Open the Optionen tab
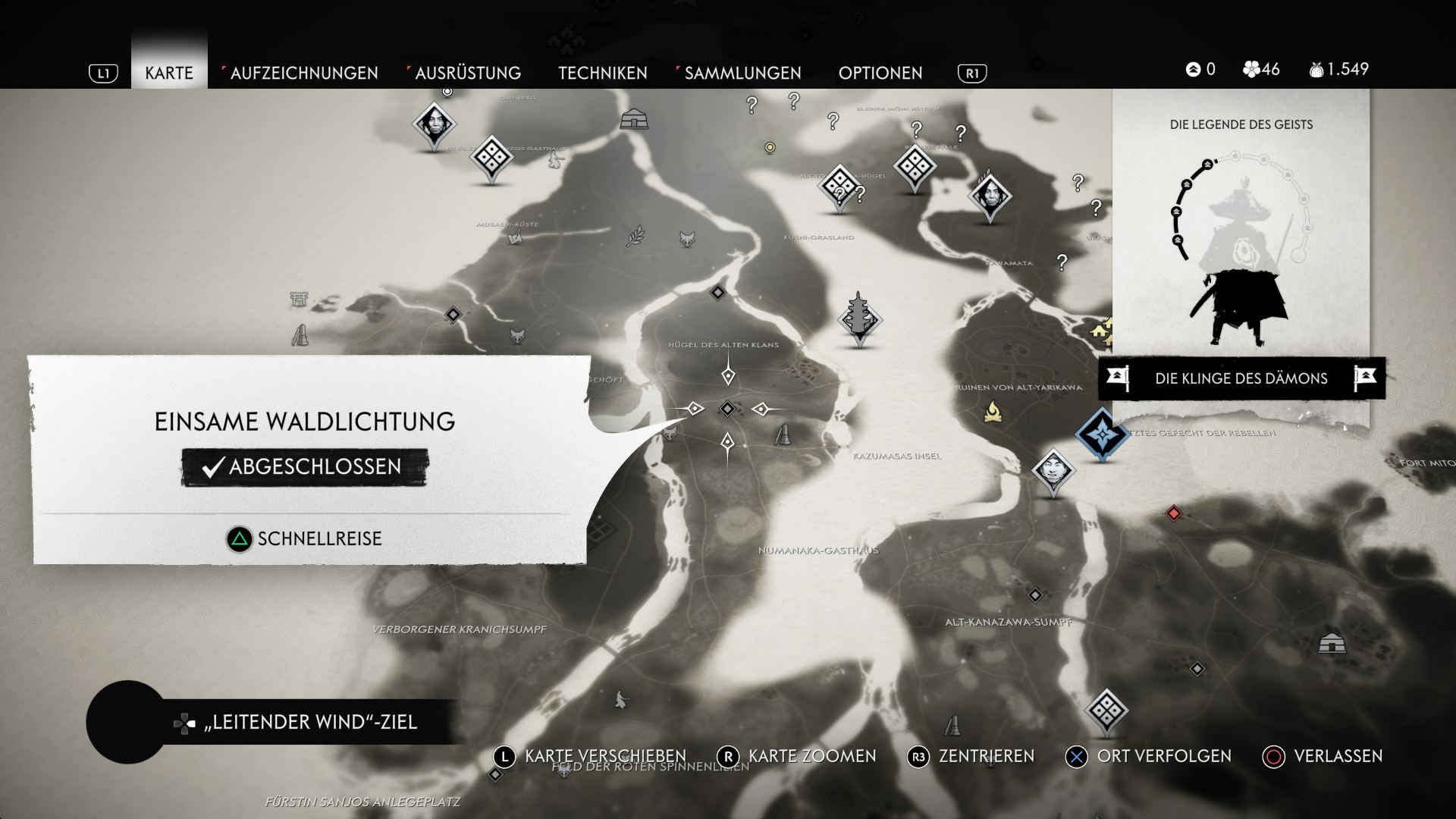This screenshot has width=1456, height=819. click(880, 73)
